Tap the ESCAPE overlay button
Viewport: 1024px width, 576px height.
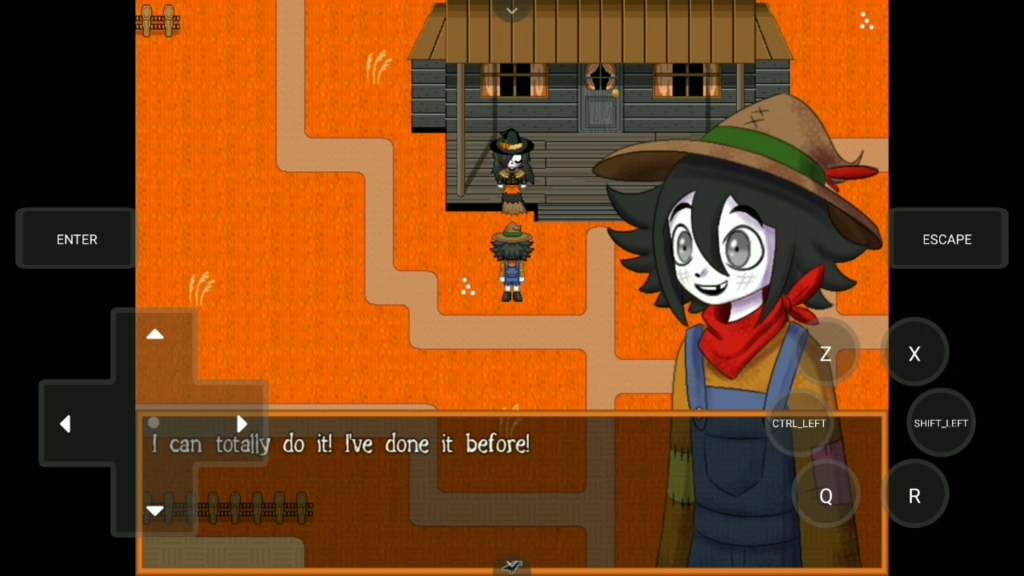[947, 240]
